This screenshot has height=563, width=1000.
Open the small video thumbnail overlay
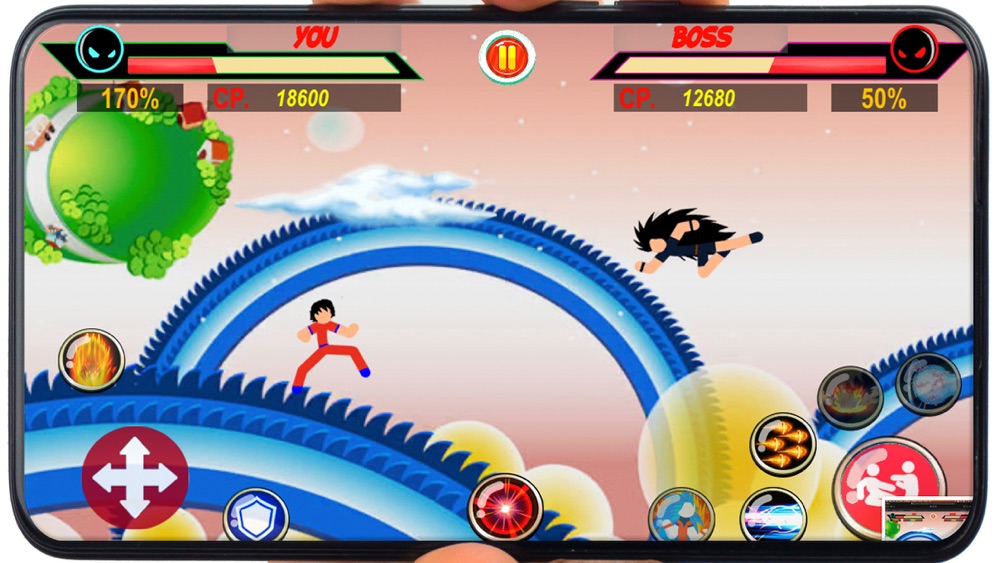click(x=927, y=519)
